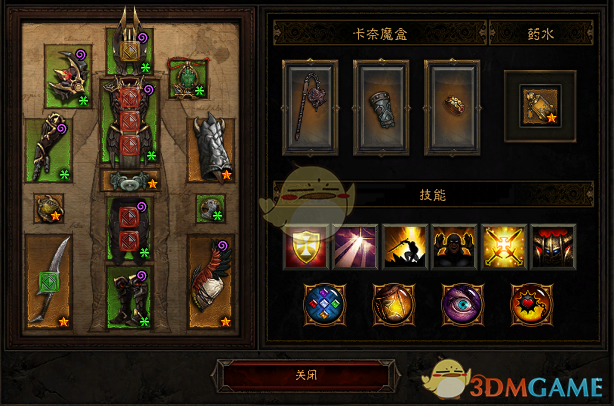Select the belt equipment slot
This screenshot has height=406, width=614.
(x=131, y=181)
